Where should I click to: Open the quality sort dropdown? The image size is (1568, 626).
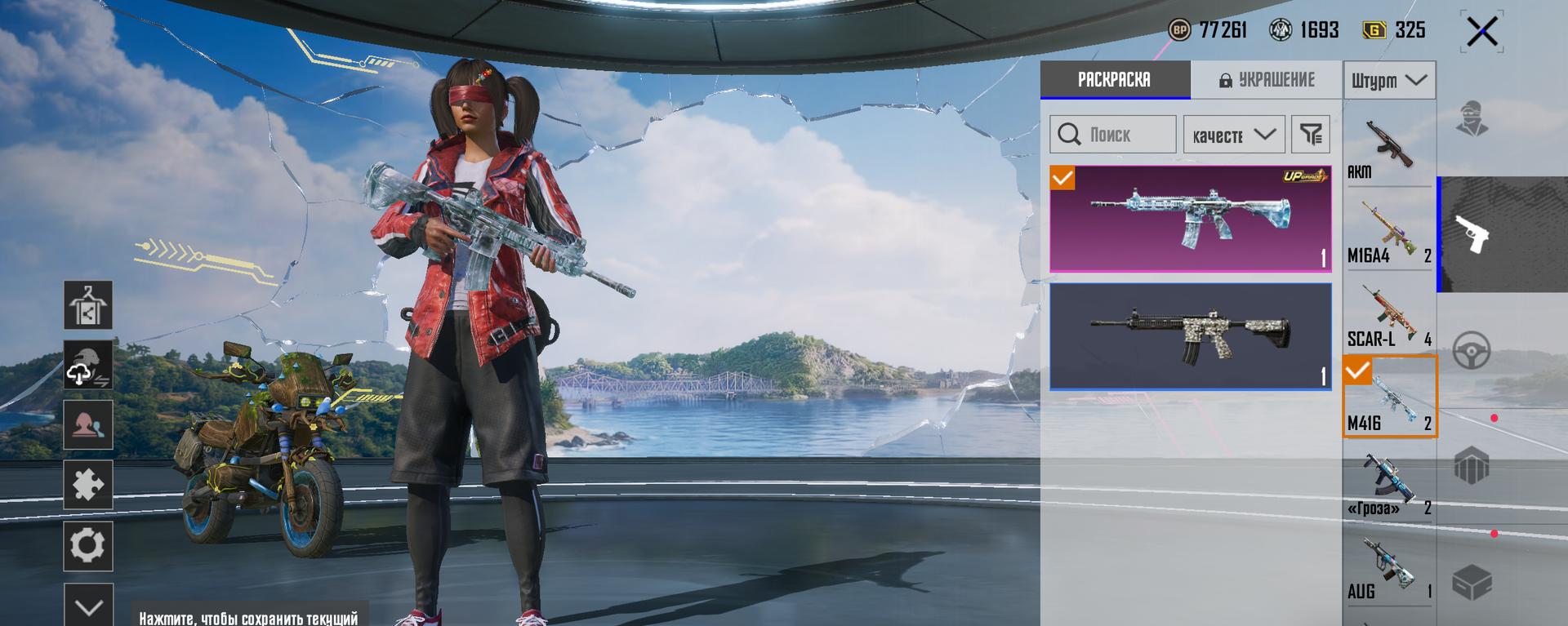coord(1234,135)
